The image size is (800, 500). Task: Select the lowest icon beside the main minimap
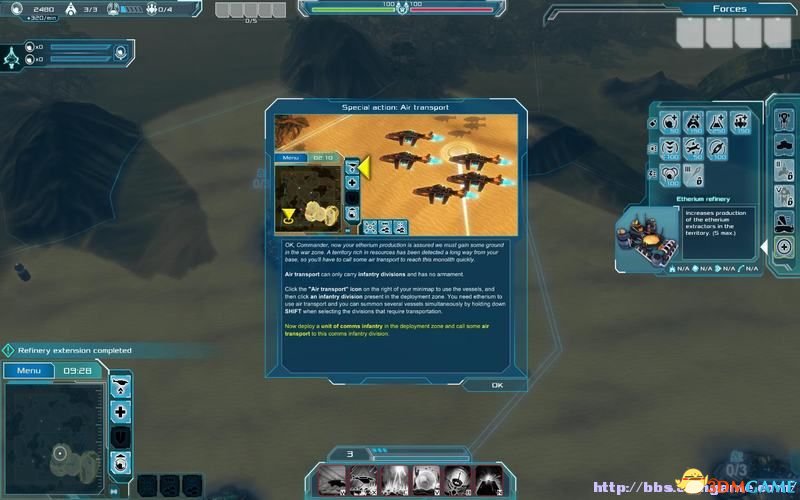(x=121, y=461)
